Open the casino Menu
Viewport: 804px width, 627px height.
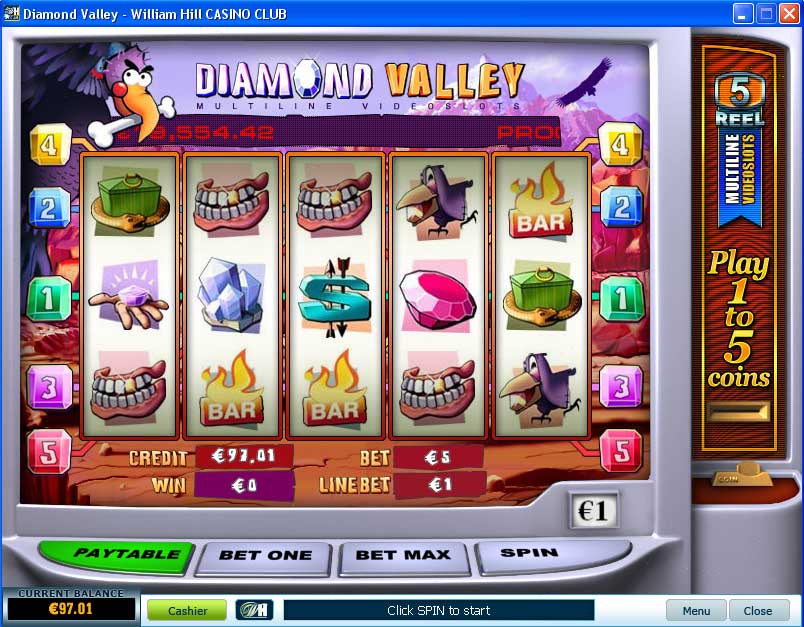click(x=696, y=610)
